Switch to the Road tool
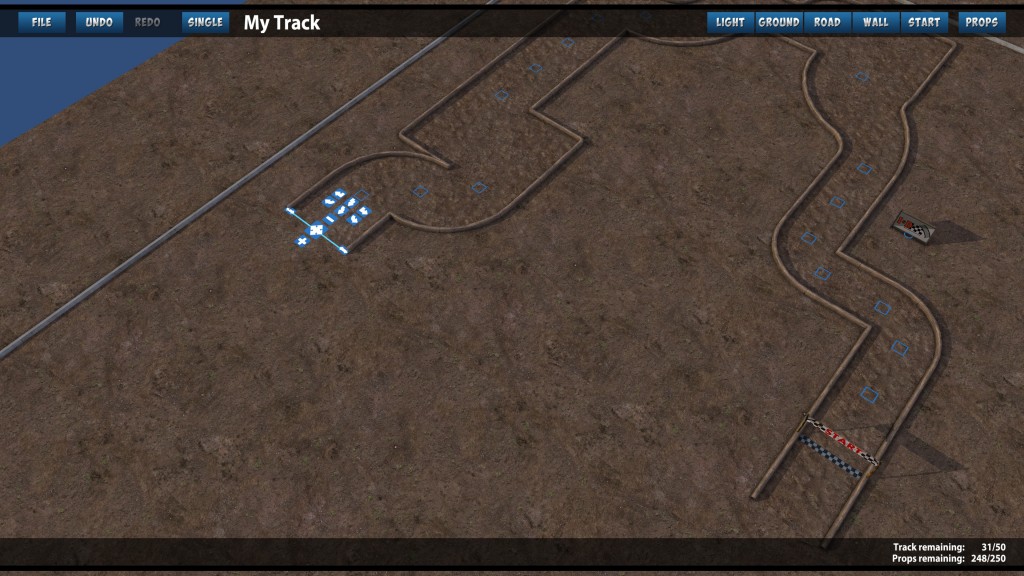The width and height of the screenshot is (1024, 576). 827,22
